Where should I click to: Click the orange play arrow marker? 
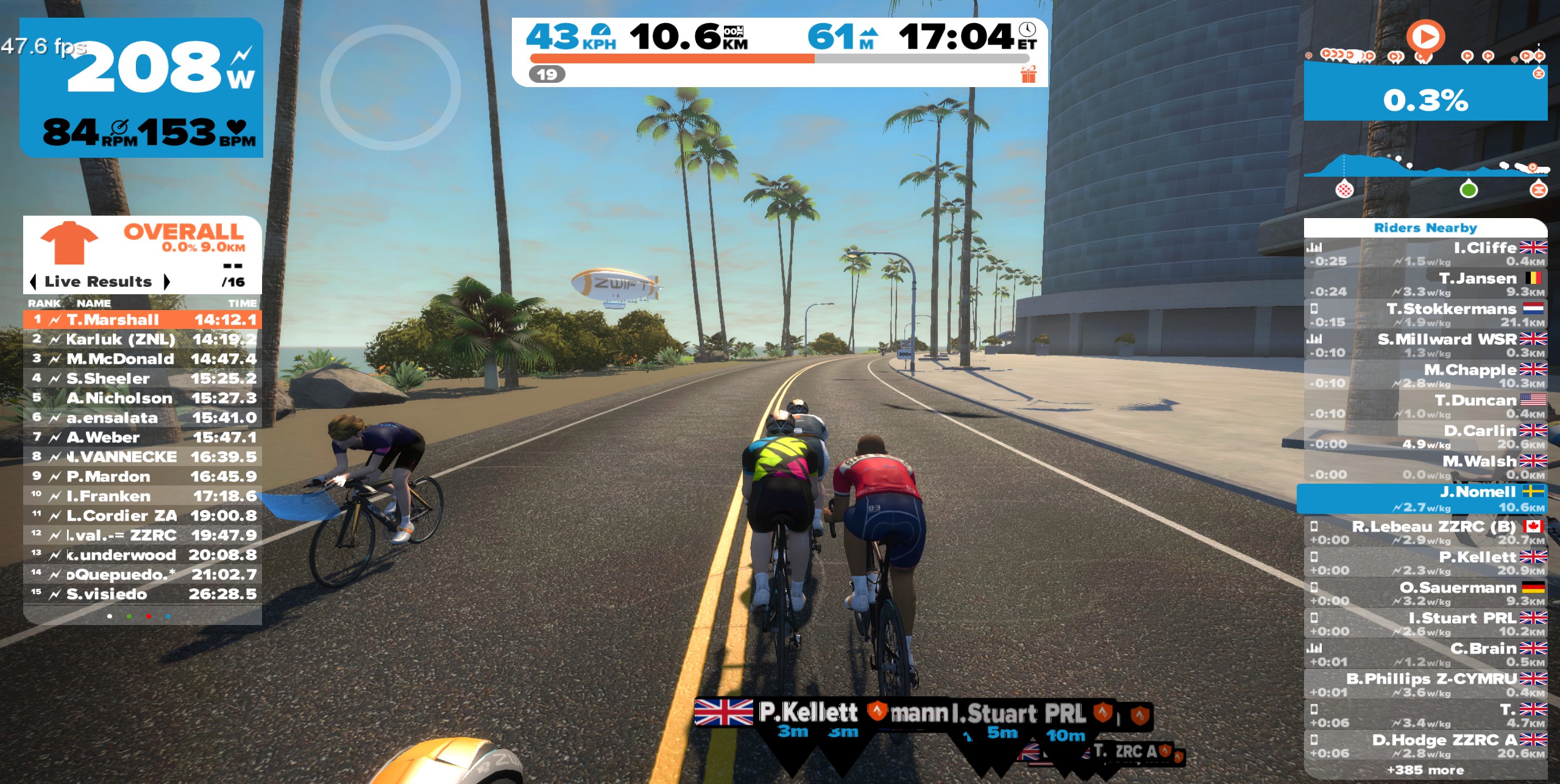tap(1425, 37)
